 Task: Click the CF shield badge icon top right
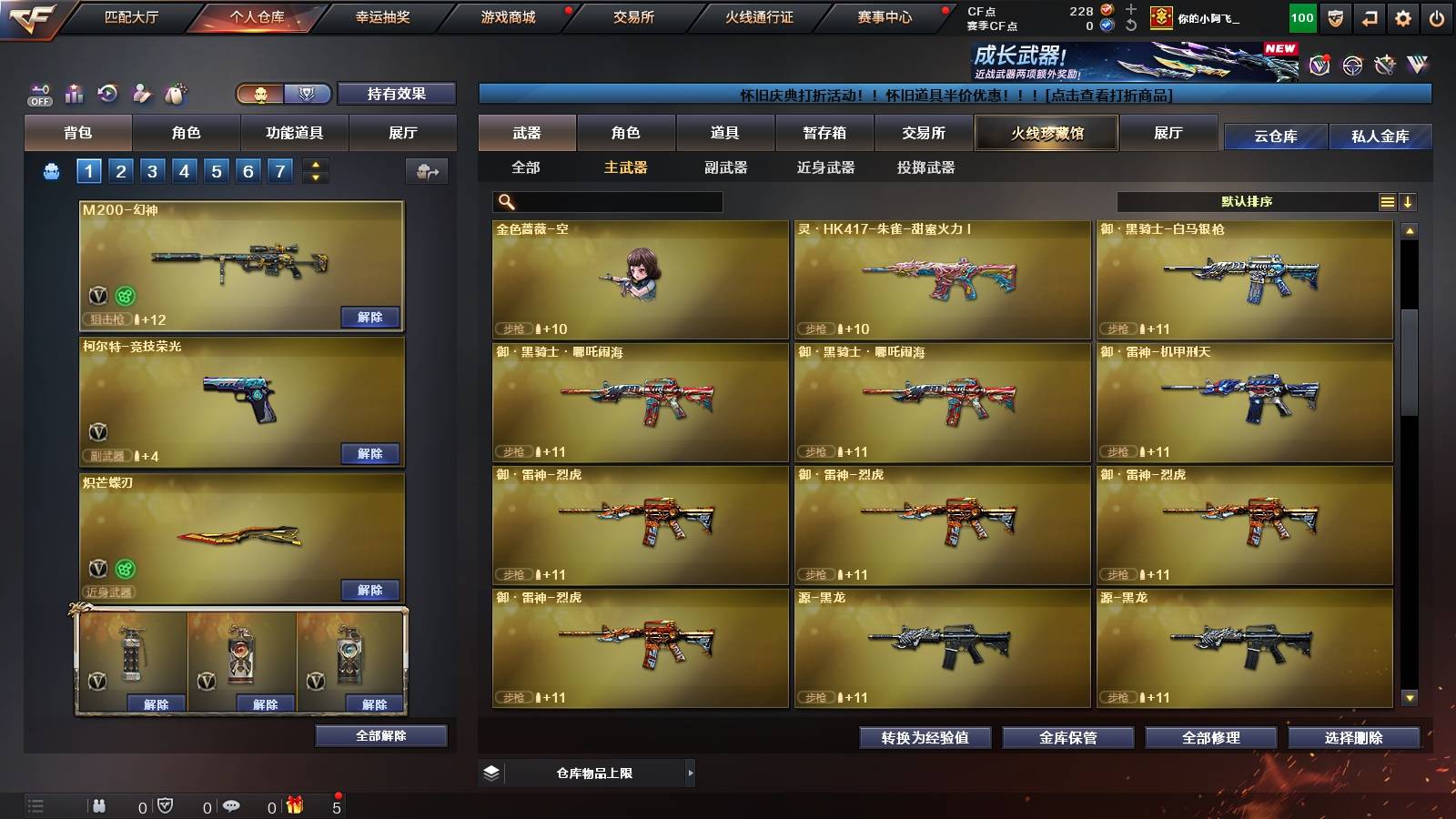pos(1335,17)
